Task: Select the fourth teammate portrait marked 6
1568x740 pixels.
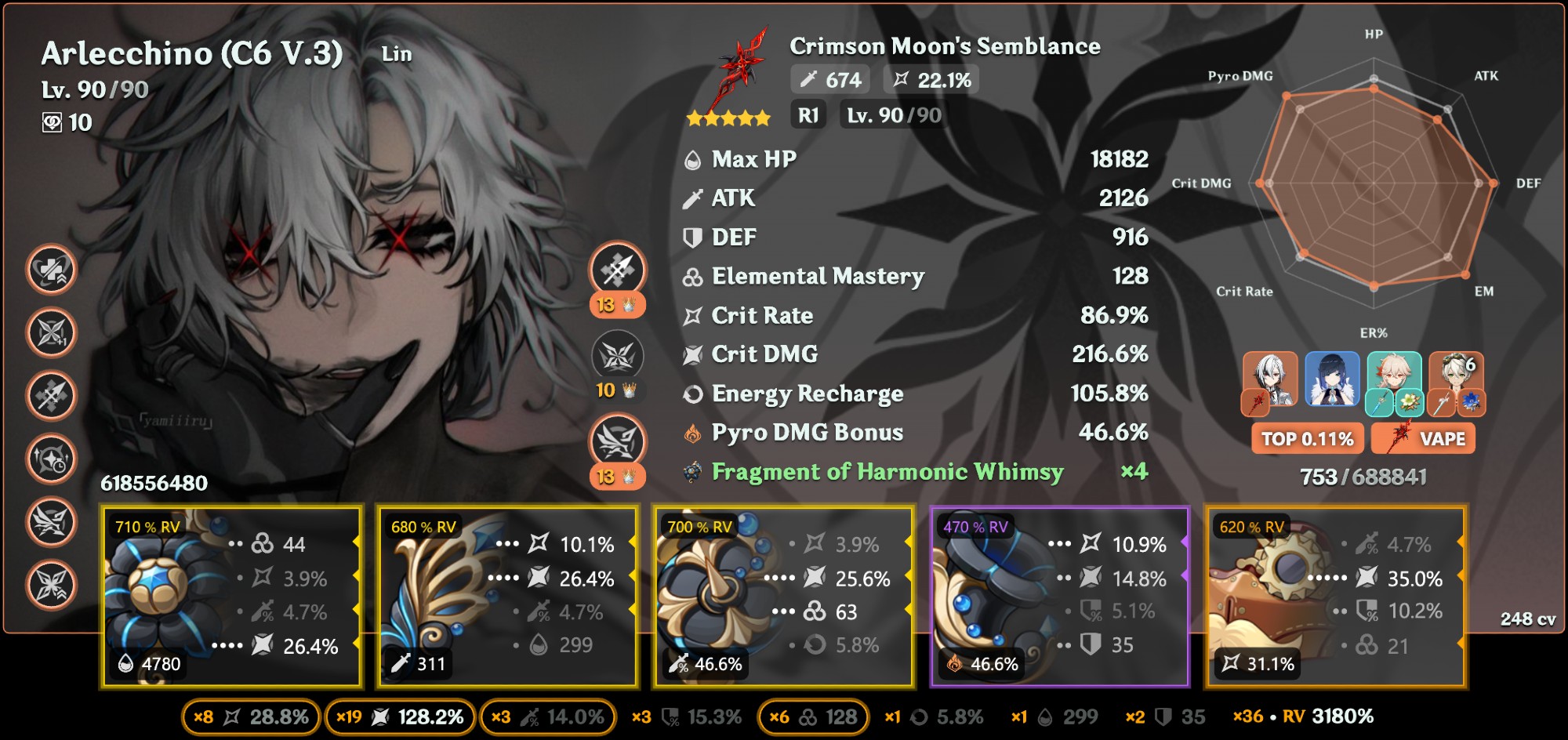Action: click(x=1456, y=380)
